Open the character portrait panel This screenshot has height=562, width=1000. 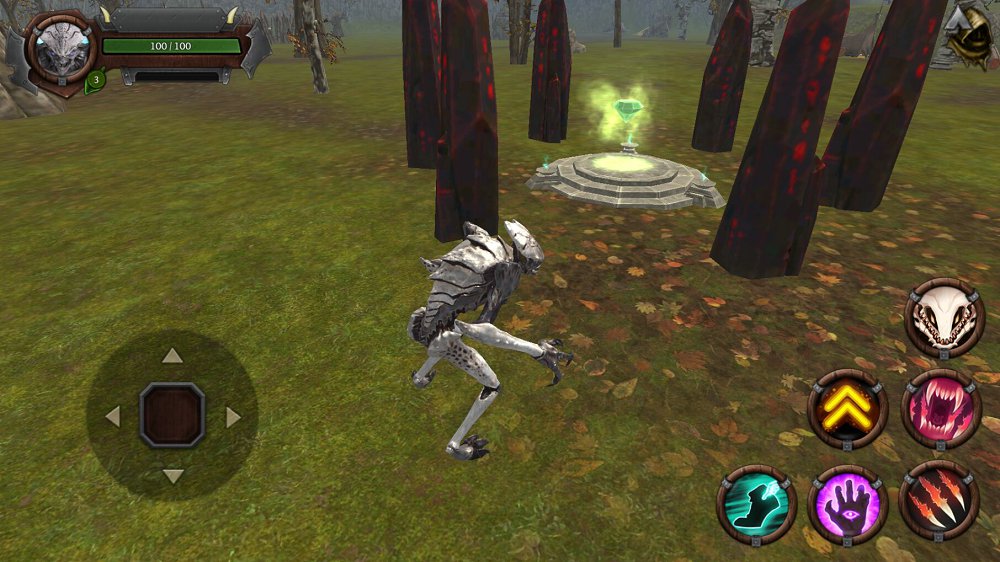click(60, 48)
